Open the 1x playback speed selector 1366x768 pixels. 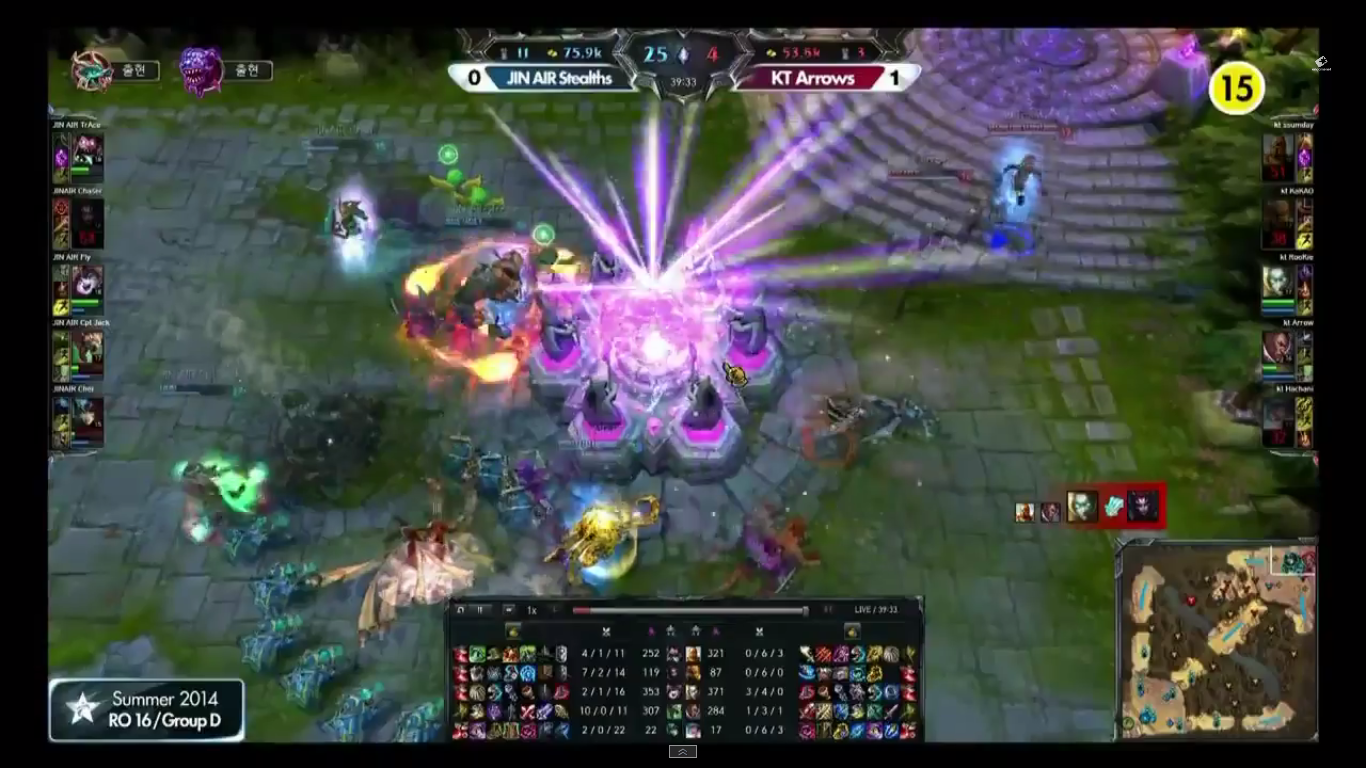click(530, 609)
